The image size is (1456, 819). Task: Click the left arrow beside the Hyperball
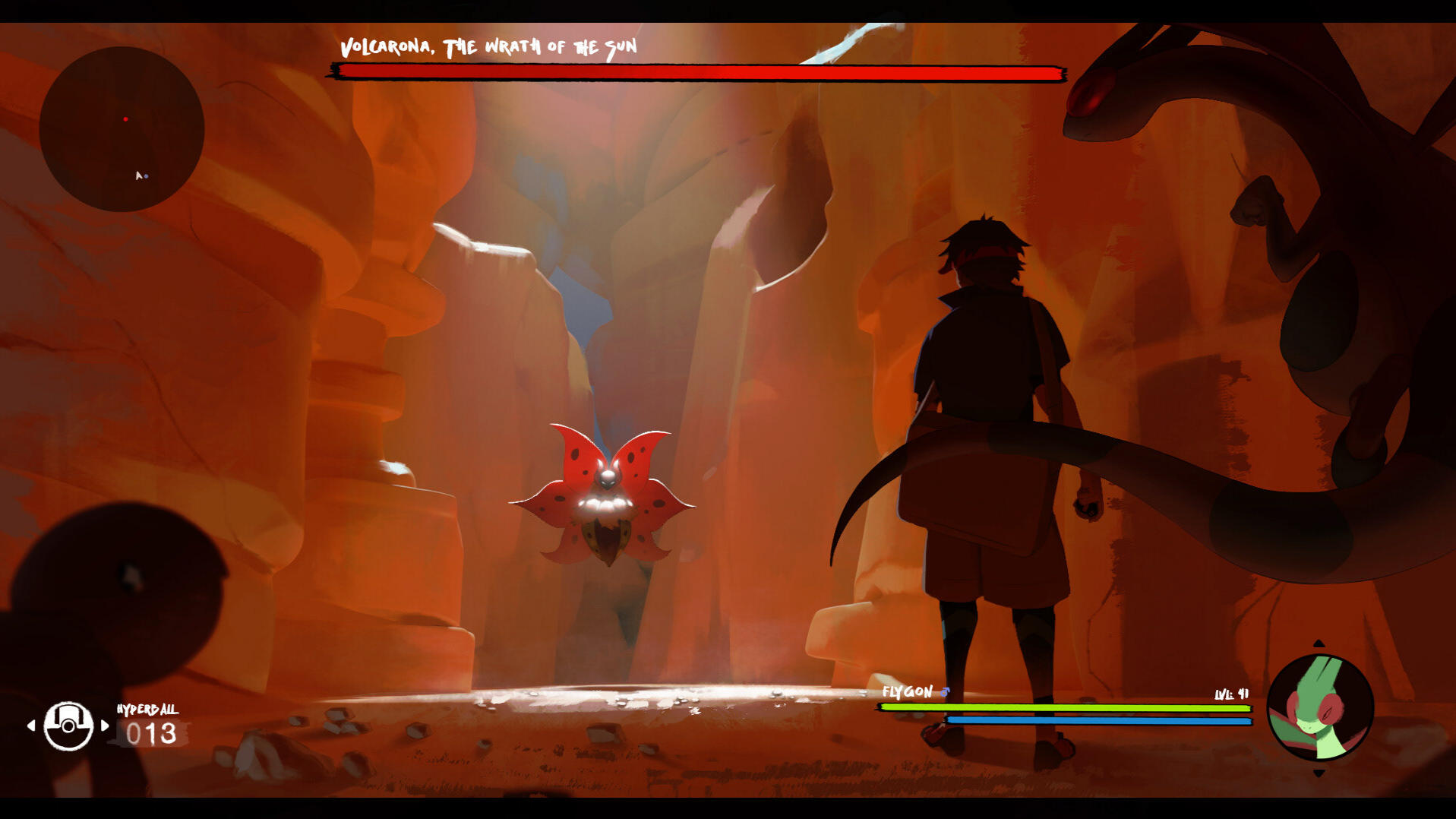point(31,726)
